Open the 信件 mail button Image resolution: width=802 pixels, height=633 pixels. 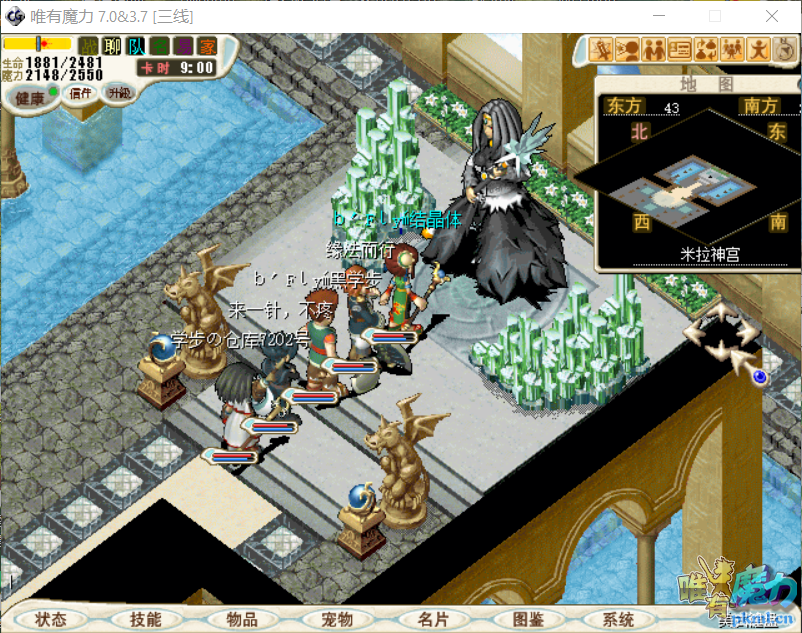pos(80,93)
